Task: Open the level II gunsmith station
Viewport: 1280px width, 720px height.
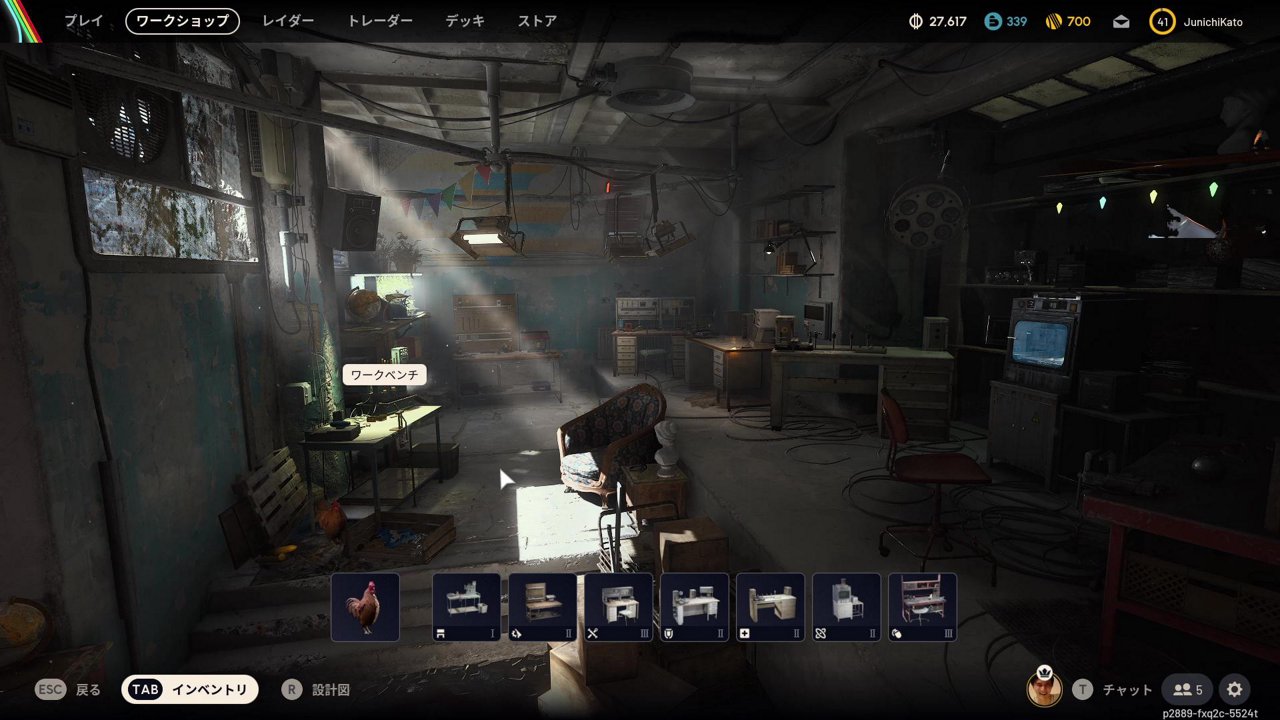Action: 542,606
